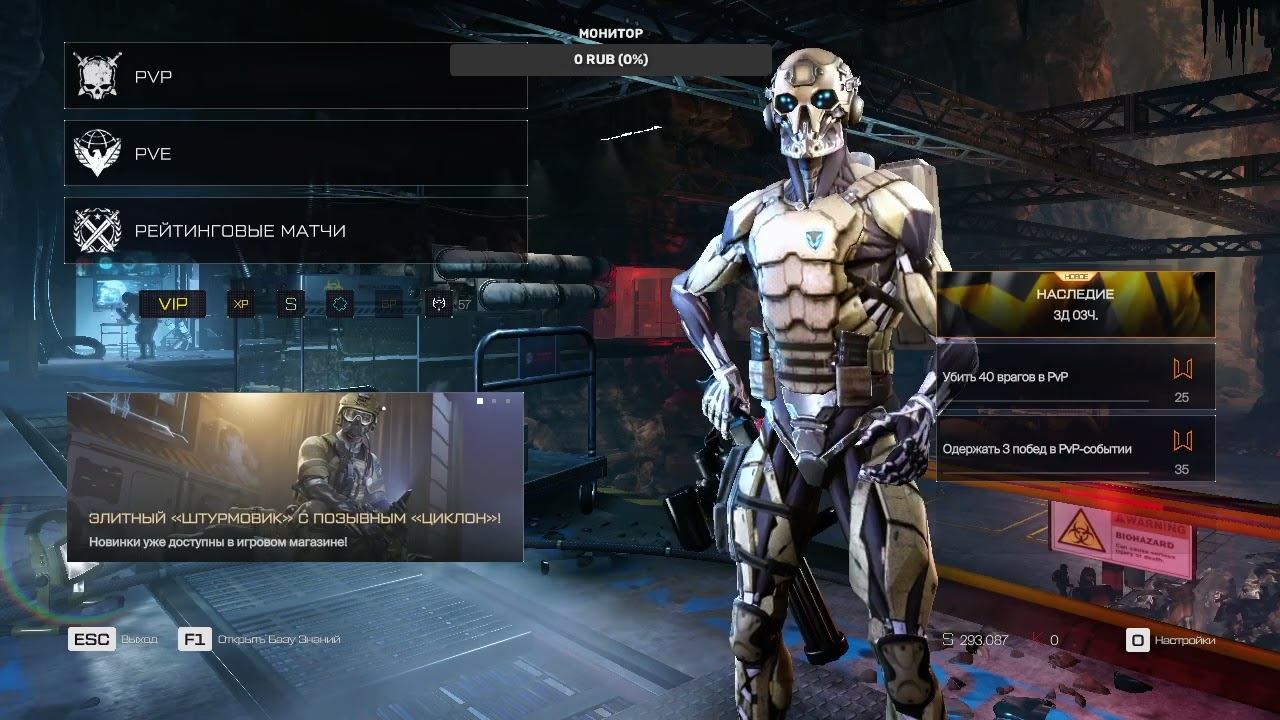Select the XP booster icon
The width and height of the screenshot is (1280, 720).
click(x=241, y=304)
